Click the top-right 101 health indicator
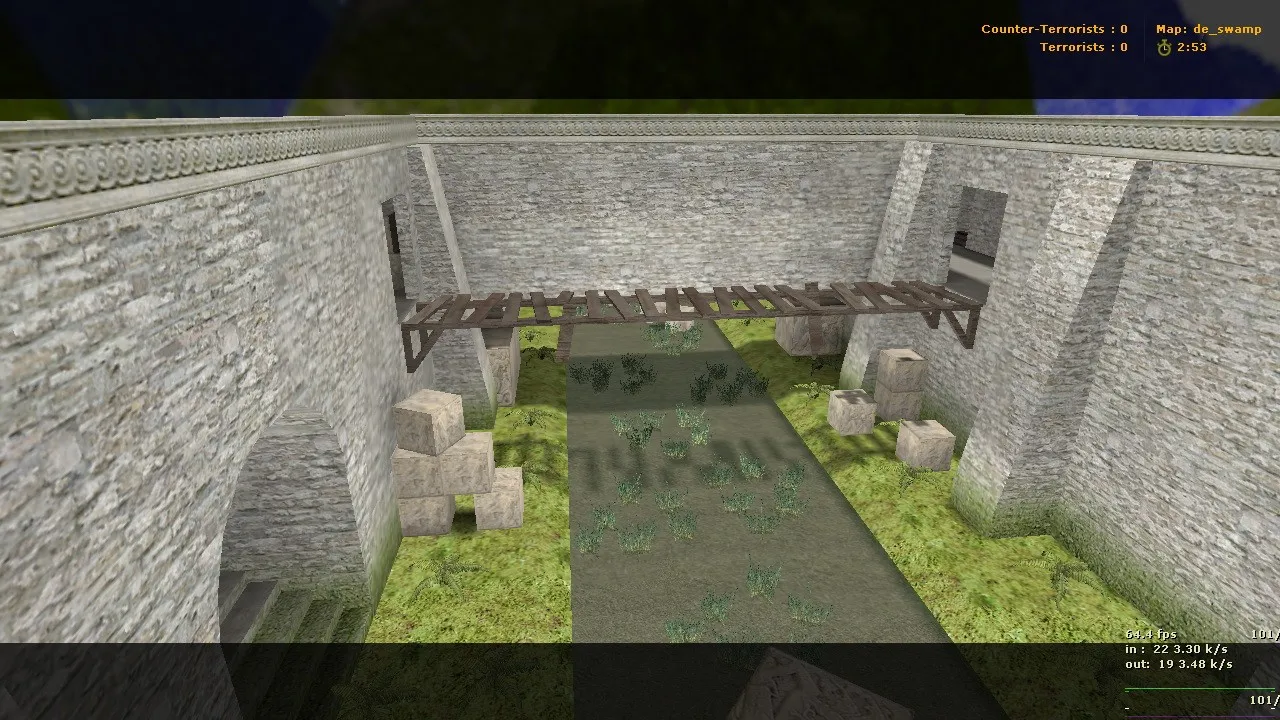The width and height of the screenshot is (1280, 720). pyautogui.click(x=1263, y=633)
